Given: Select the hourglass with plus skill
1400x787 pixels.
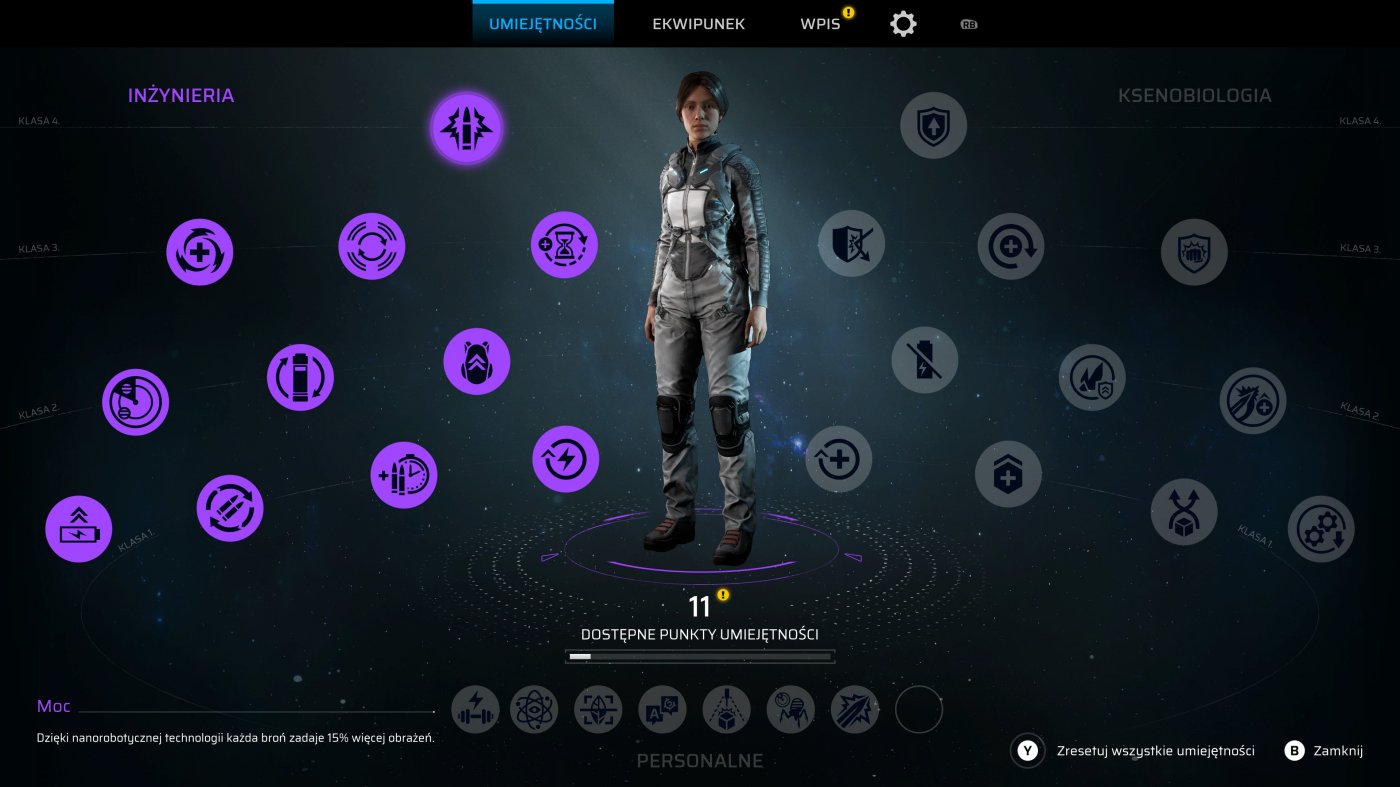Looking at the screenshot, I should pos(564,244).
